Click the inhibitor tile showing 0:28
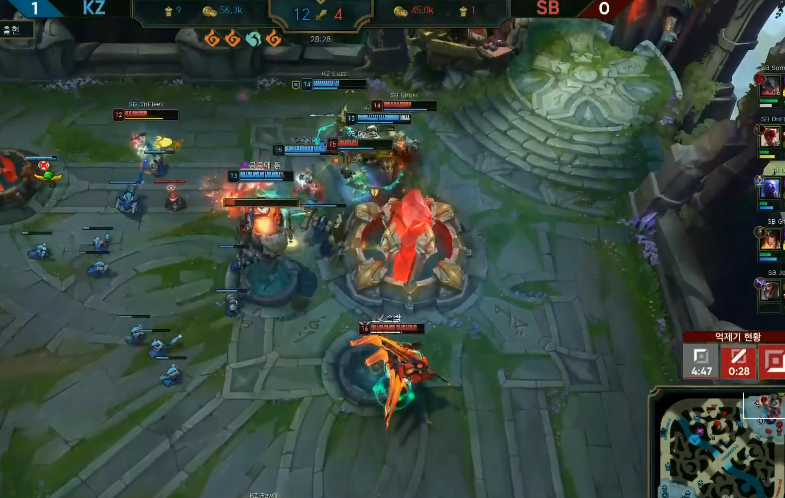The width and height of the screenshot is (785, 498). 739,361
